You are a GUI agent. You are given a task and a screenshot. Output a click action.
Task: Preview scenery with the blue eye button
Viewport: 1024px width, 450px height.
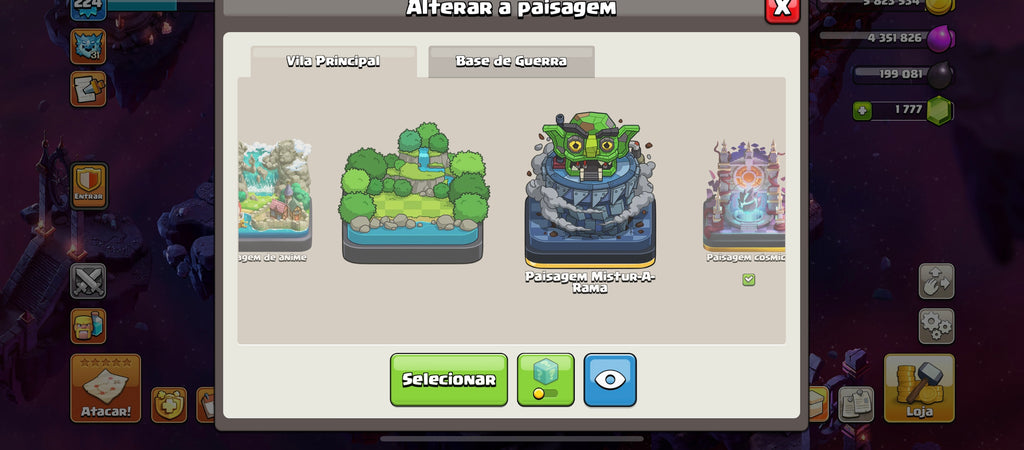[610, 379]
